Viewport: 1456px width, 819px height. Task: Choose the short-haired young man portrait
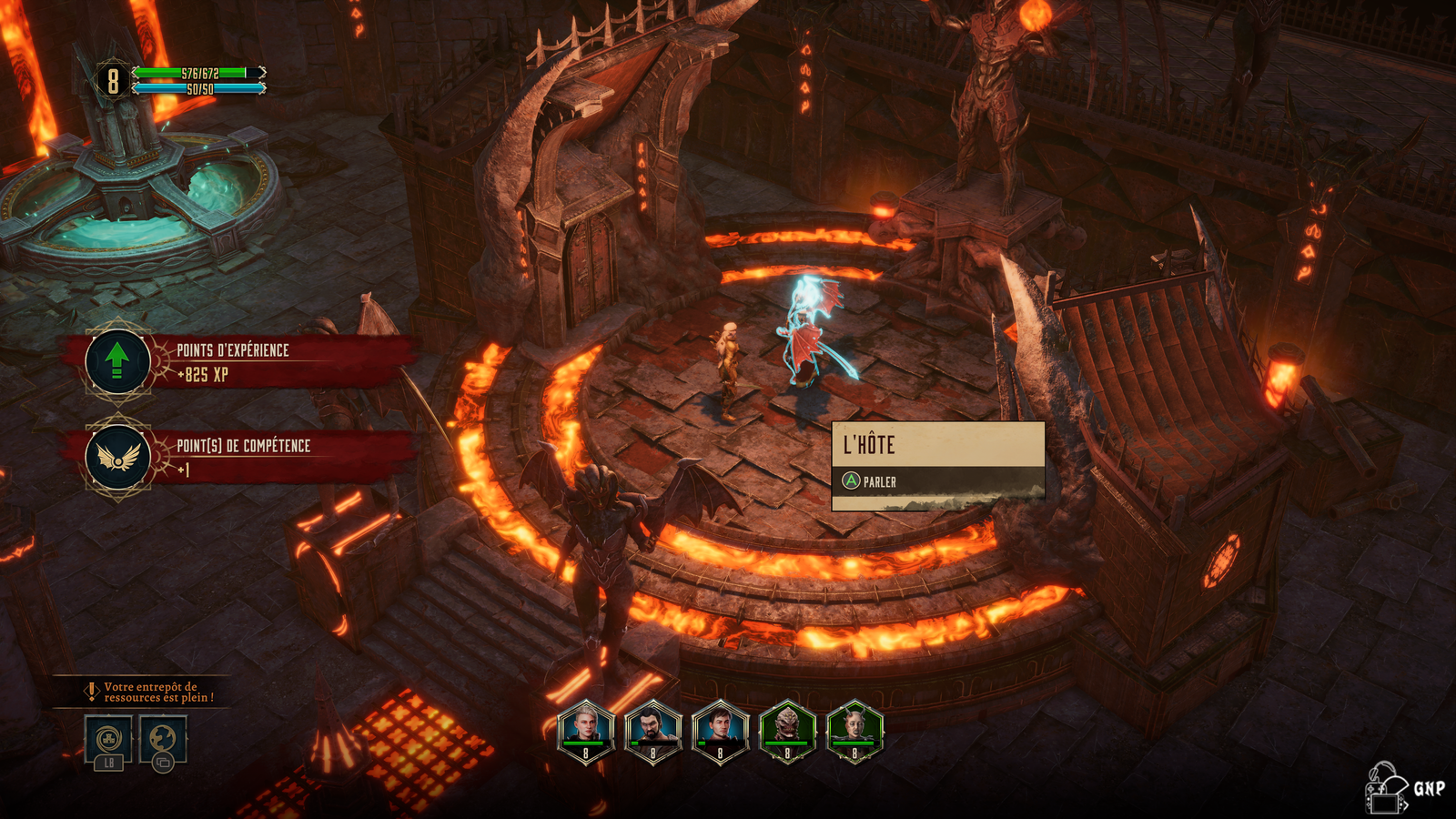tap(720, 730)
